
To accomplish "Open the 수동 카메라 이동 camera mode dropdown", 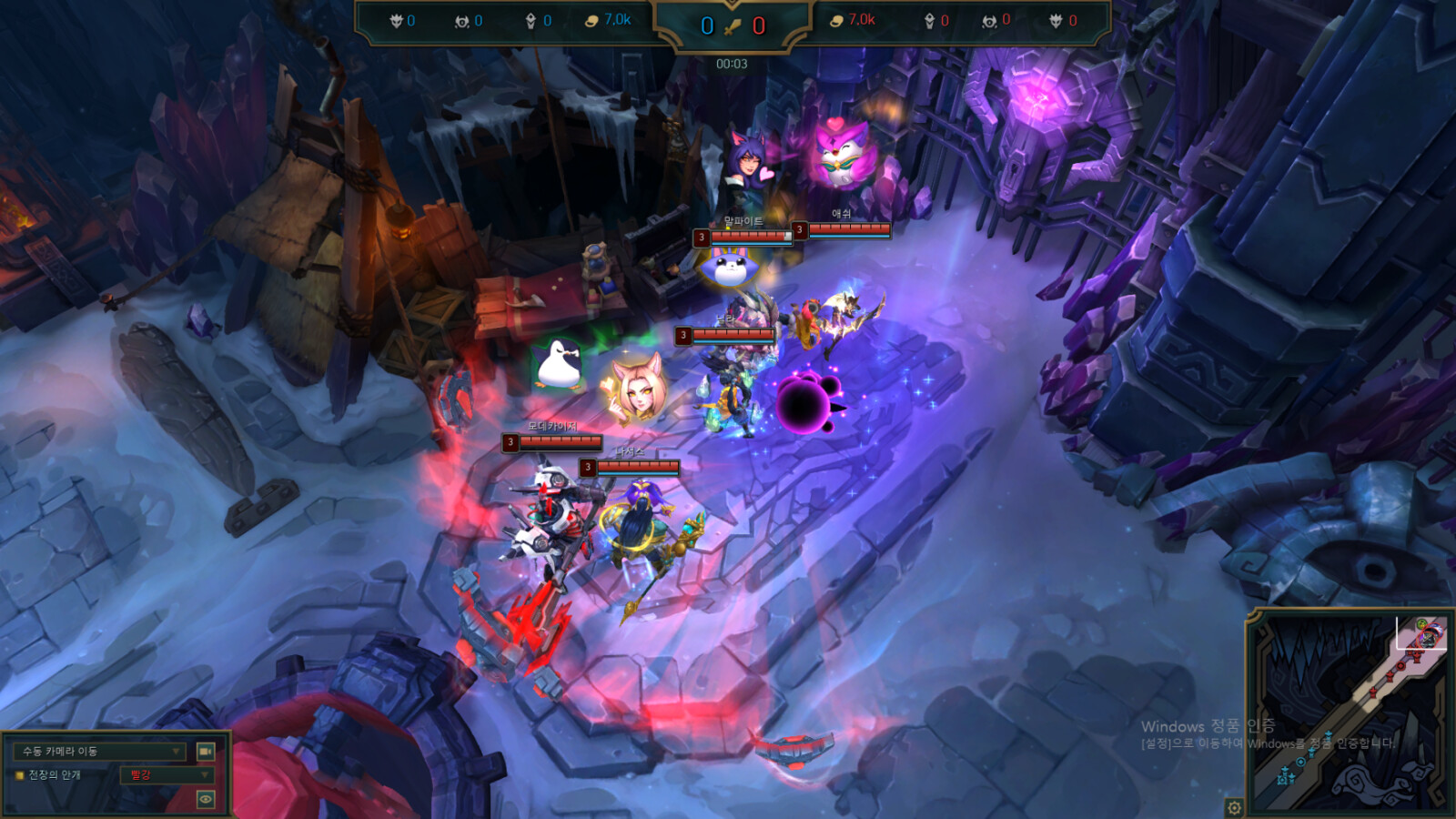I will (100, 752).
